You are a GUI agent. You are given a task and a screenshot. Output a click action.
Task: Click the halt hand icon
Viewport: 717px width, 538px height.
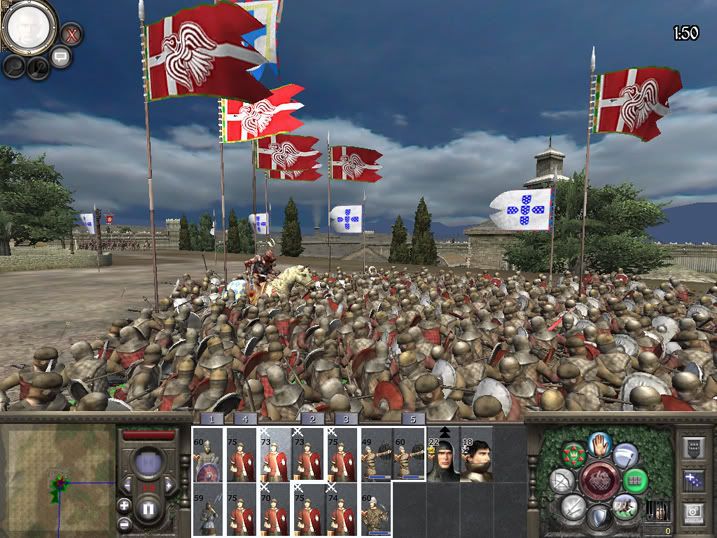coord(599,444)
